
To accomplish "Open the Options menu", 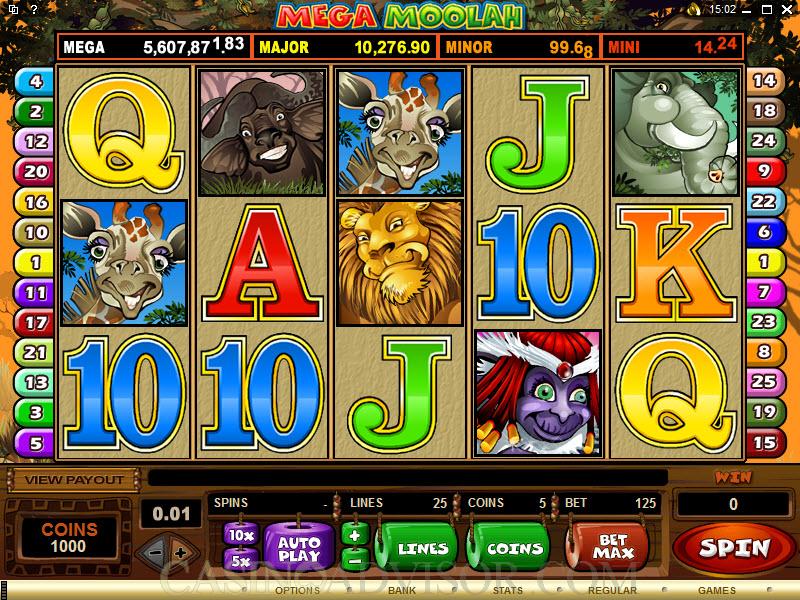I will [297, 591].
